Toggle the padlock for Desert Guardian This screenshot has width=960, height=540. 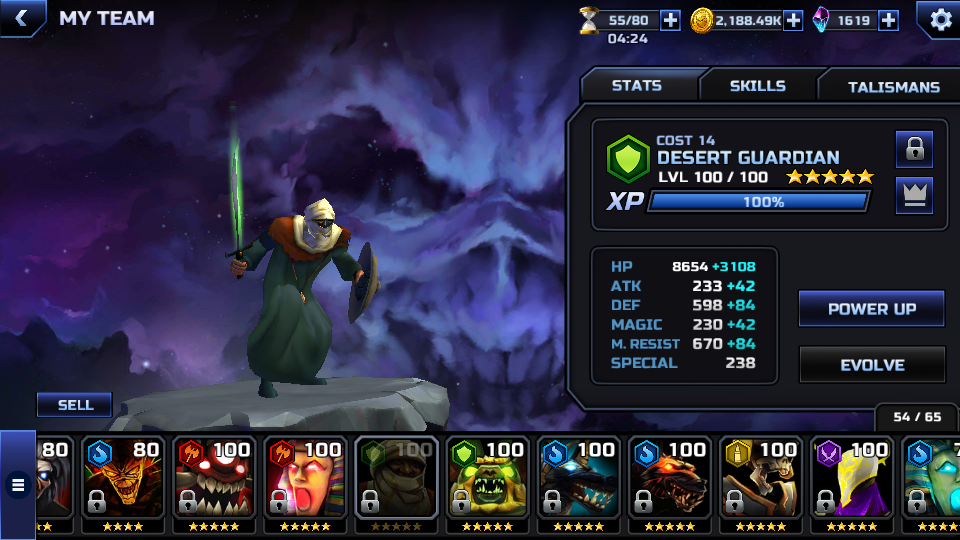coord(914,149)
